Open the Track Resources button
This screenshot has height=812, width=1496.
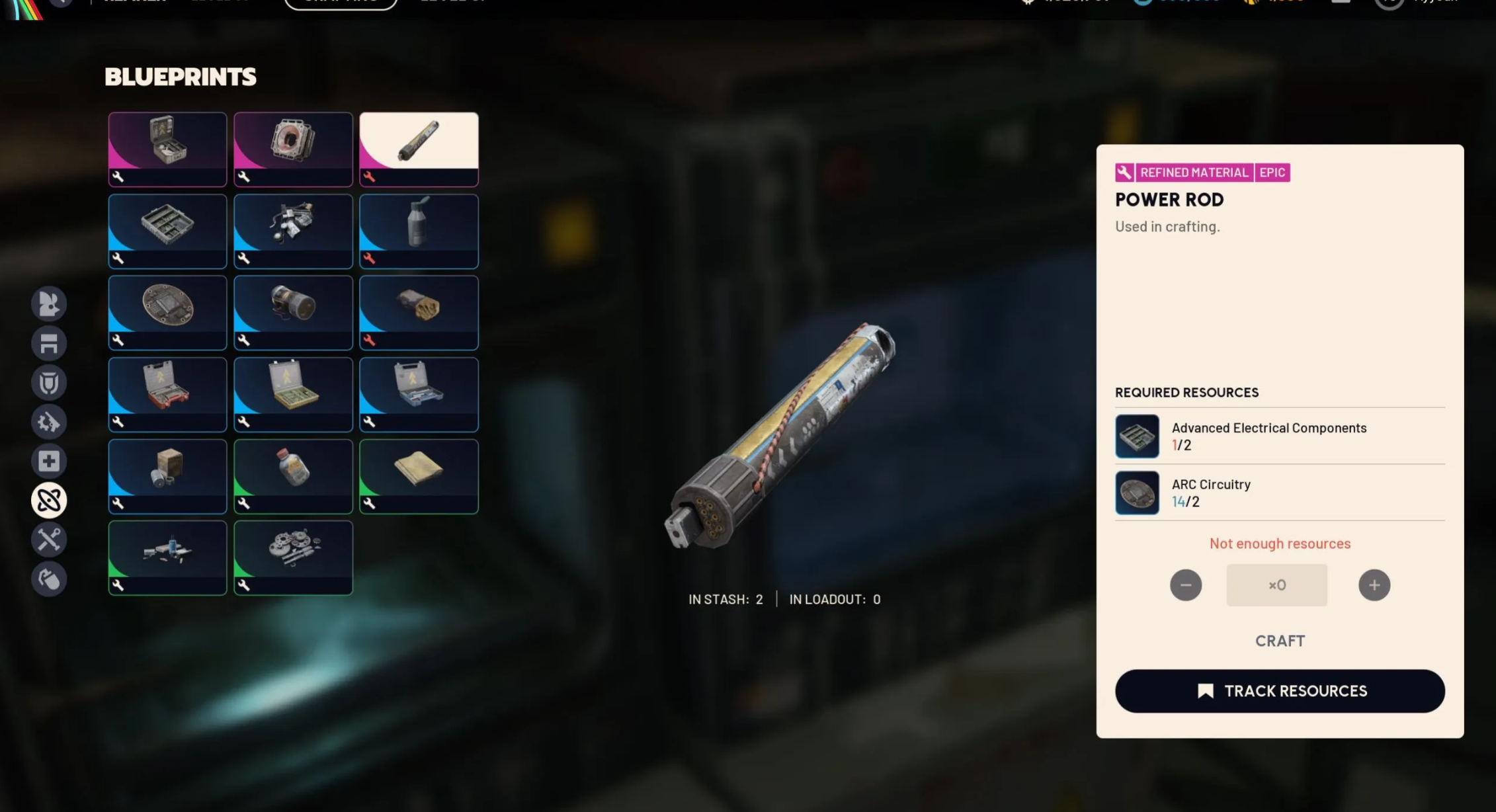[x=1279, y=691]
